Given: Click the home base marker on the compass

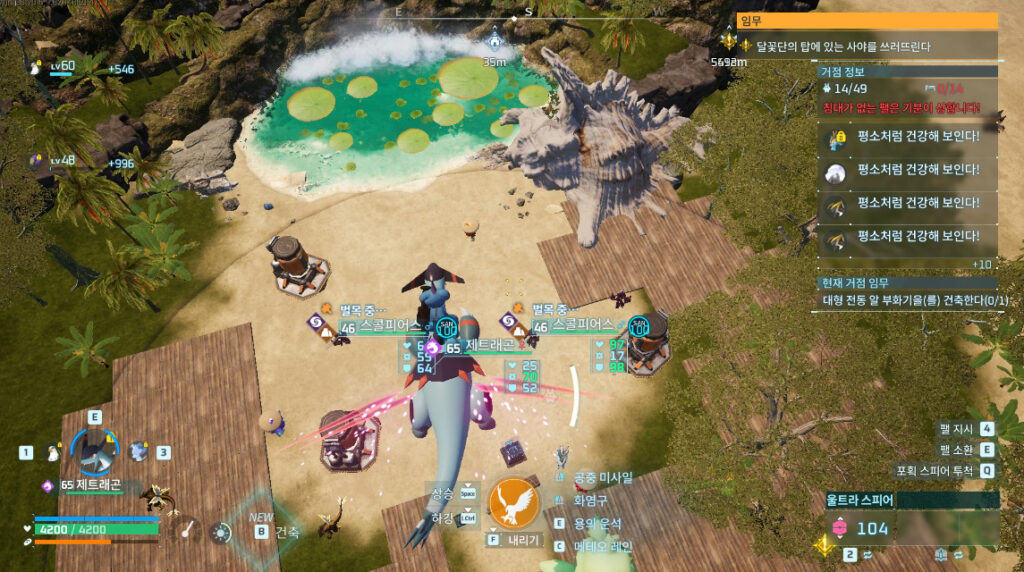Looking at the screenshot, I should [494, 44].
